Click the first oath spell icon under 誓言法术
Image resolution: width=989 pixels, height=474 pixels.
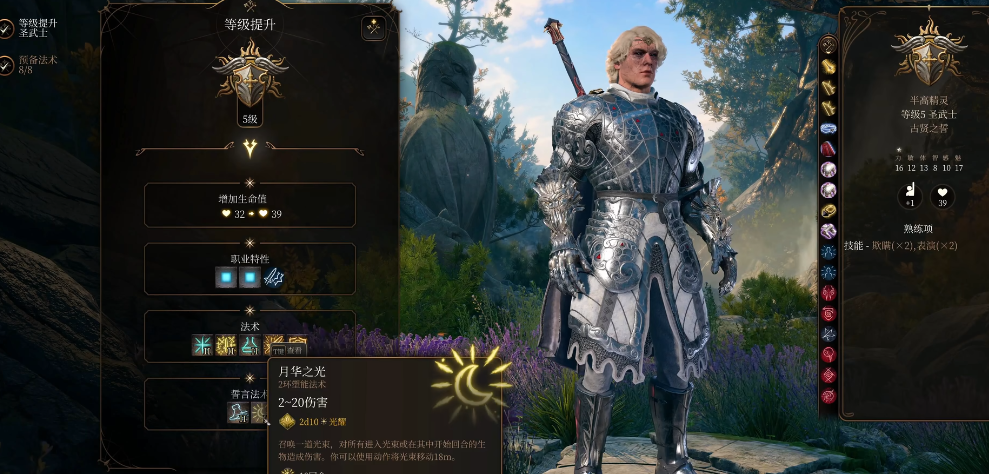click(237, 412)
